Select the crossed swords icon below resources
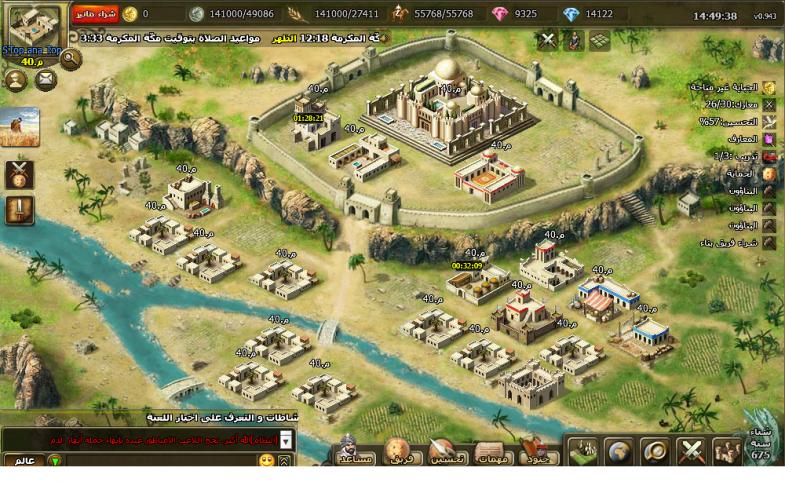The width and height of the screenshot is (785, 482). 547,41
